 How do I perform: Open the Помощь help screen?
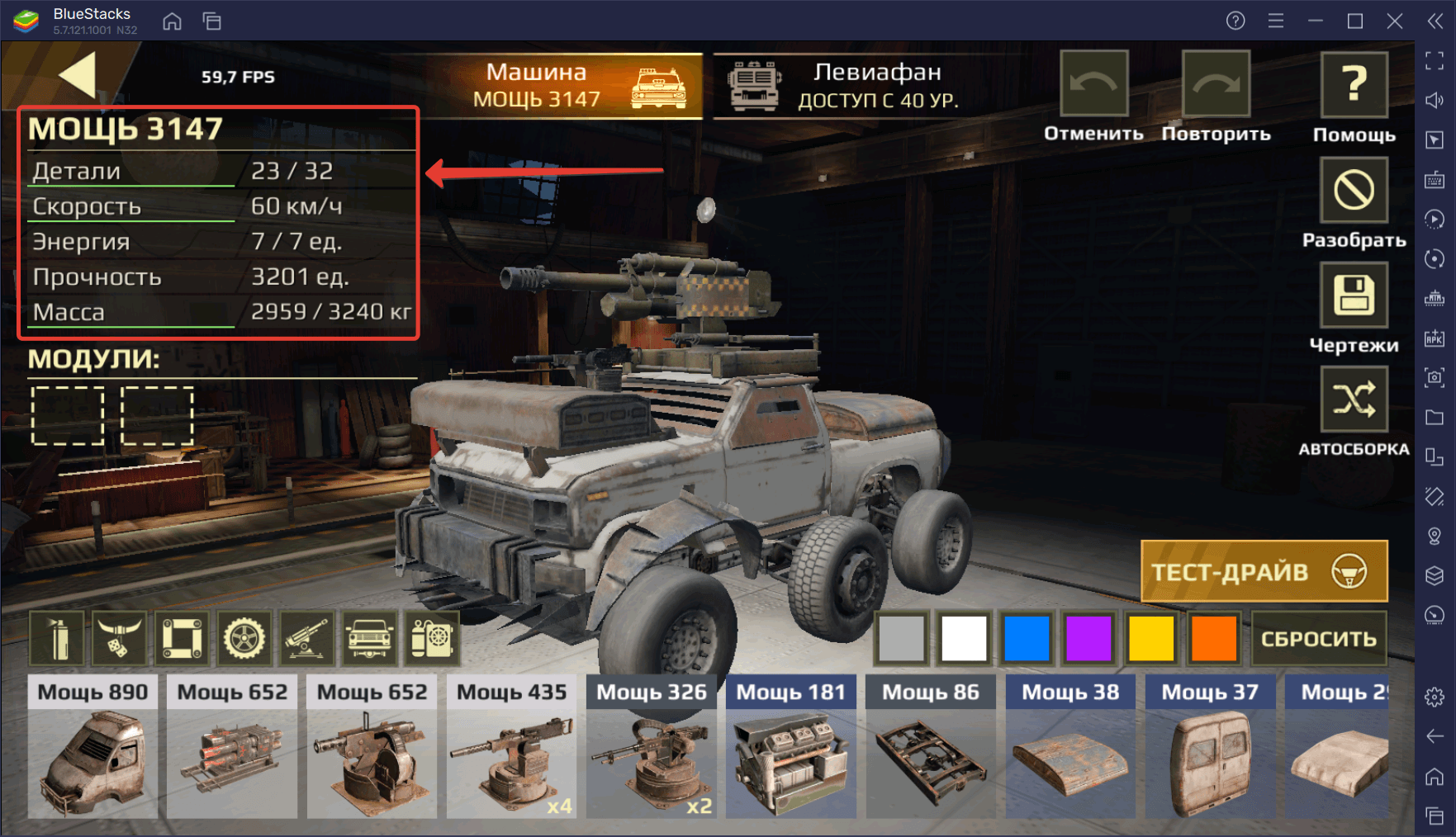click(x=1354, y=86)
